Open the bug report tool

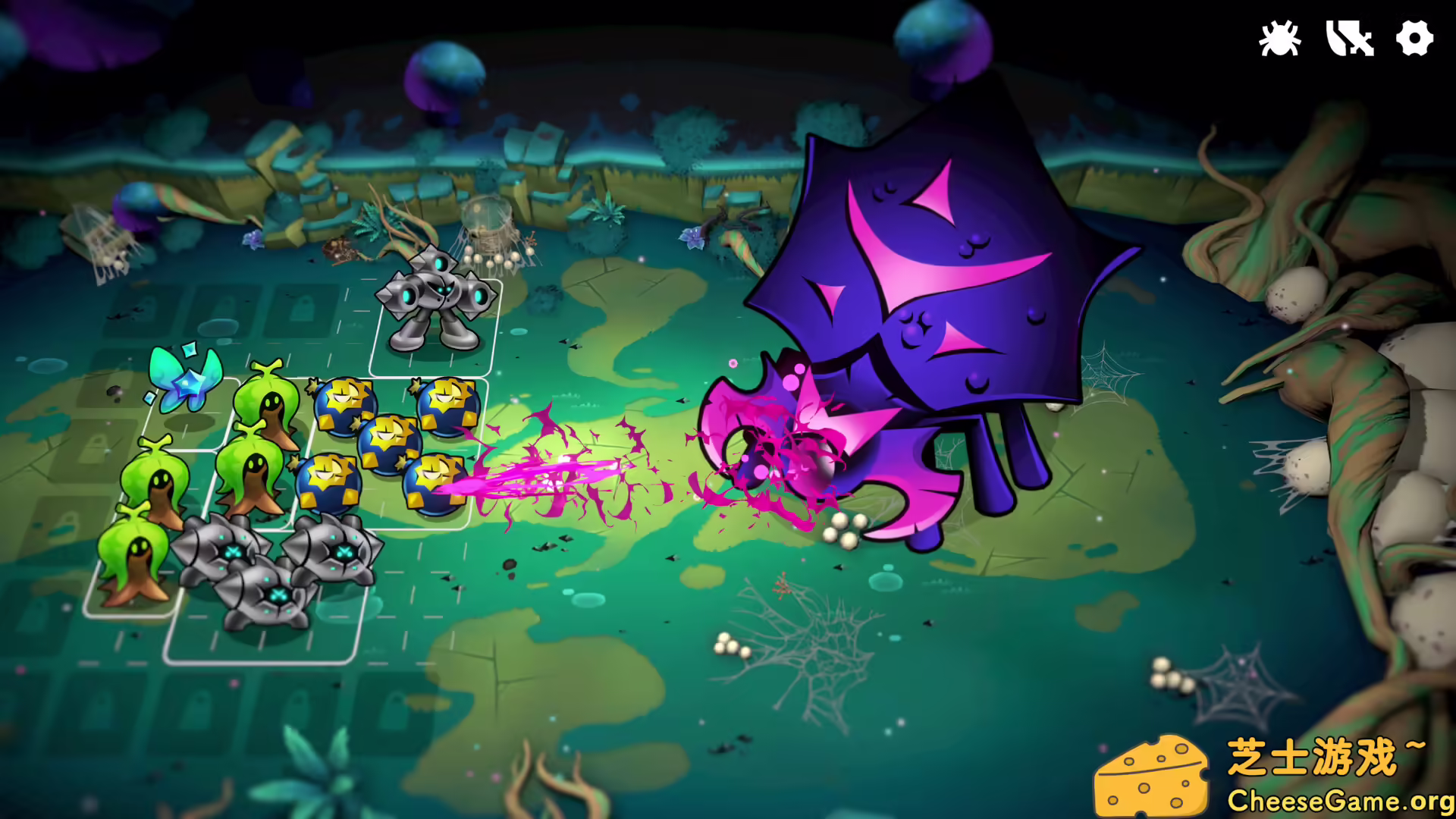[1279, 36]
